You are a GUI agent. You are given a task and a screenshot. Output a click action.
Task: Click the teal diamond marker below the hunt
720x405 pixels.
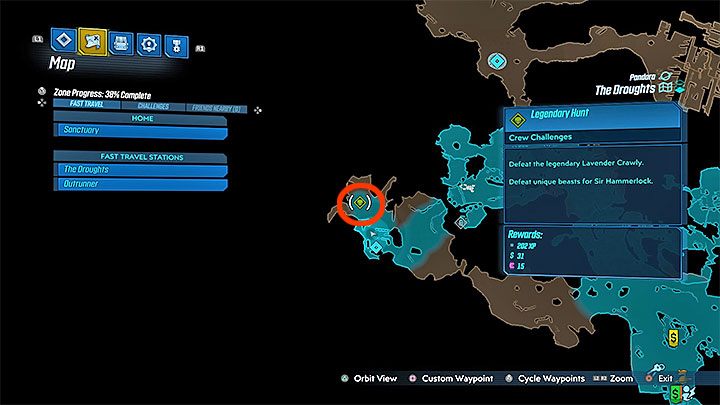[x=374, y=245]
